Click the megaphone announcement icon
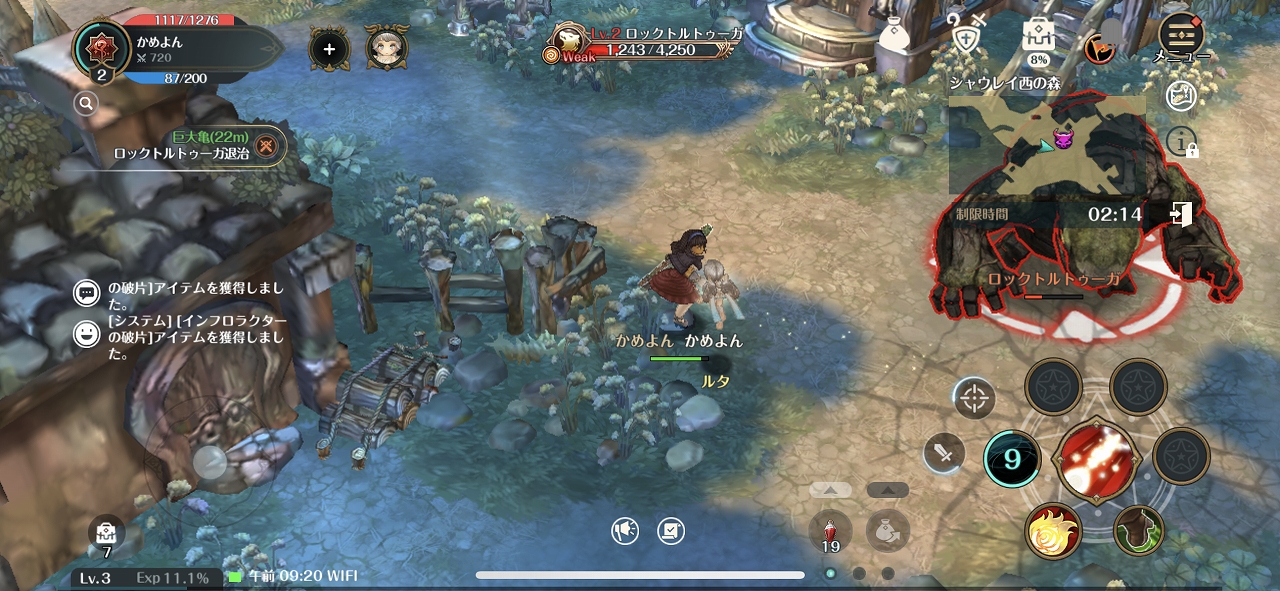The image size is (1280, 591). [625, 531]
